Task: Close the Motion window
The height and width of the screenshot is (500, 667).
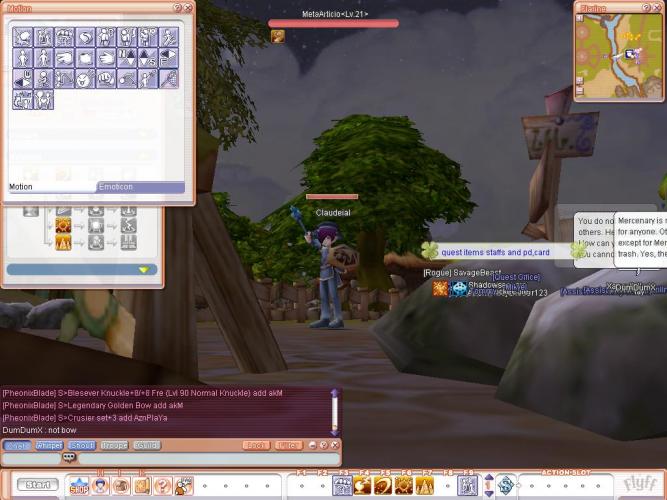Action: (x=188, y=7)
